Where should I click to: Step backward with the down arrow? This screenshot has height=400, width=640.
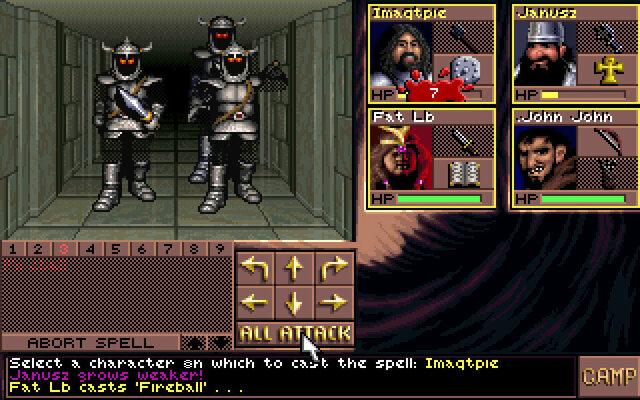294,301
